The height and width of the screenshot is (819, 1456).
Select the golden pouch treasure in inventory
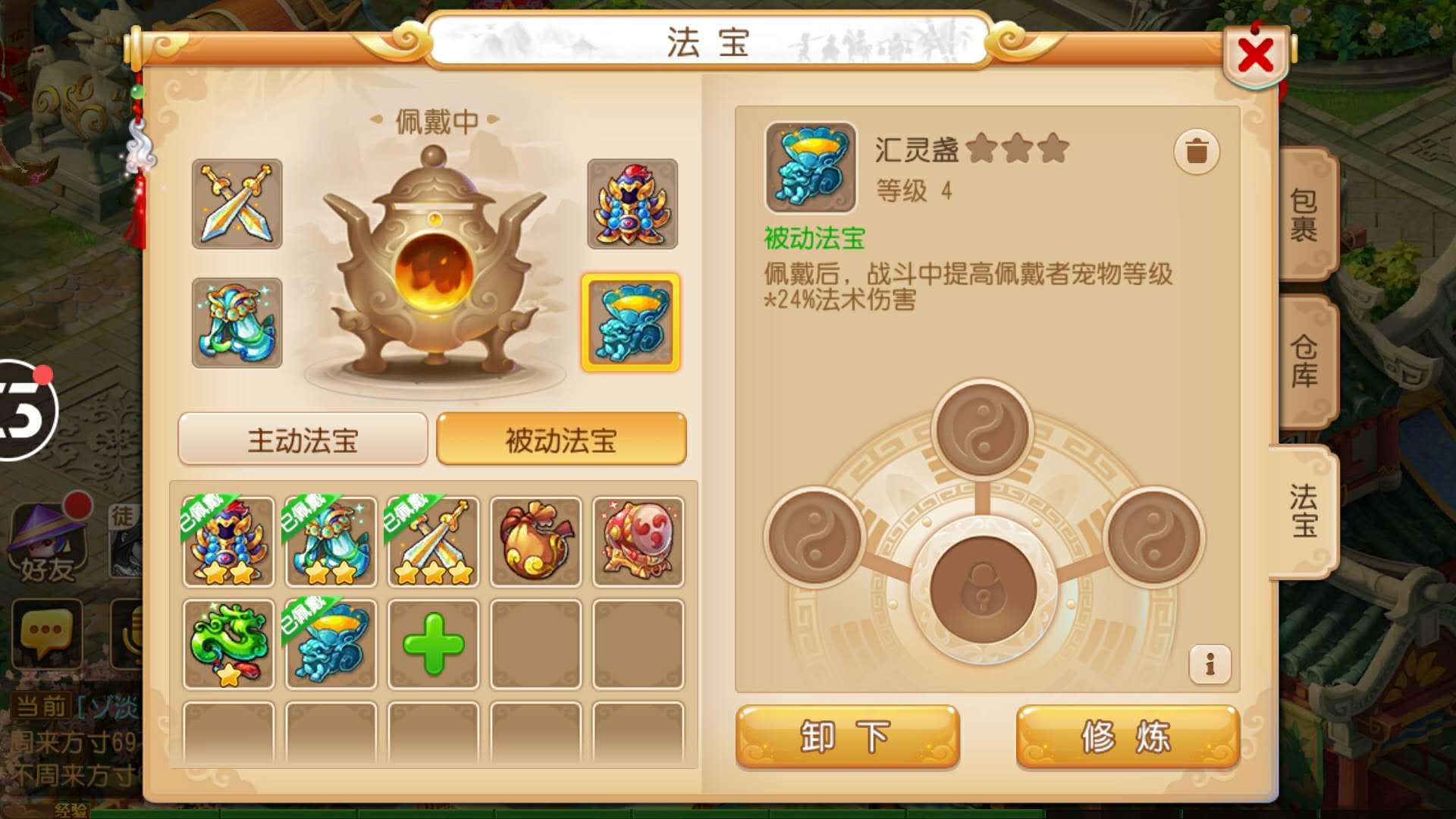535,540
